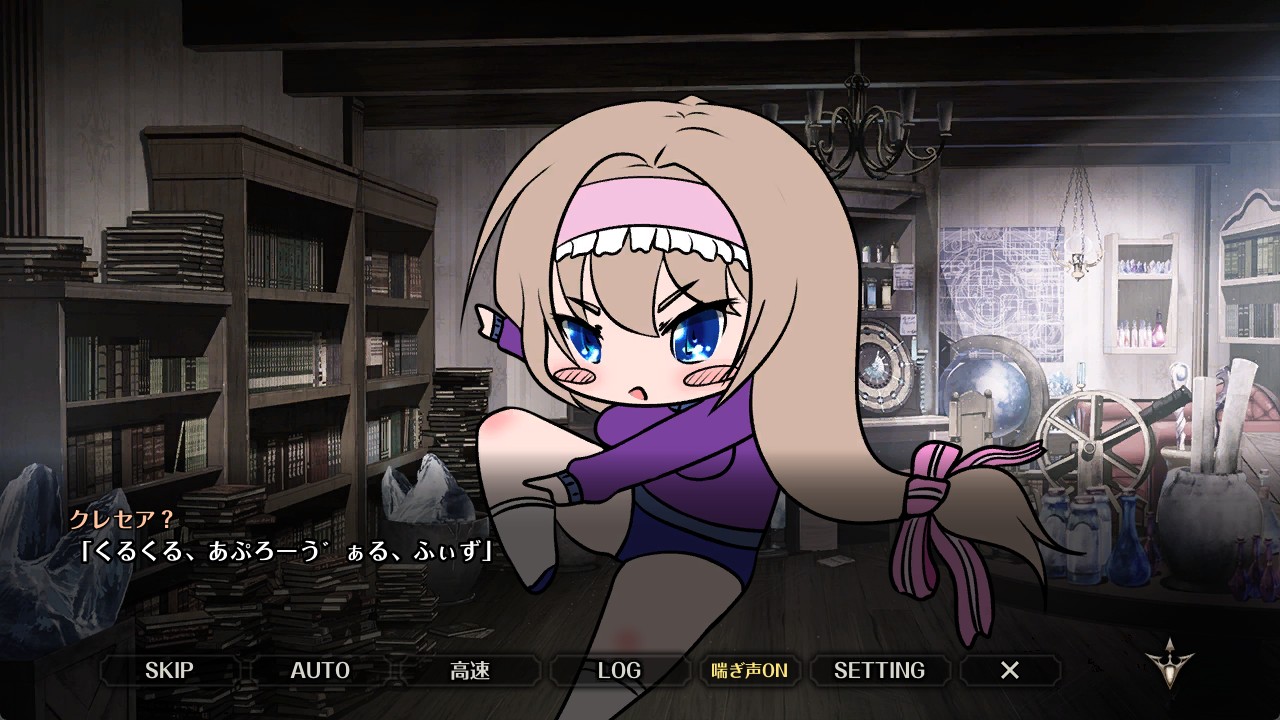Activate the 高速 fast-forward button

[470, 670]
